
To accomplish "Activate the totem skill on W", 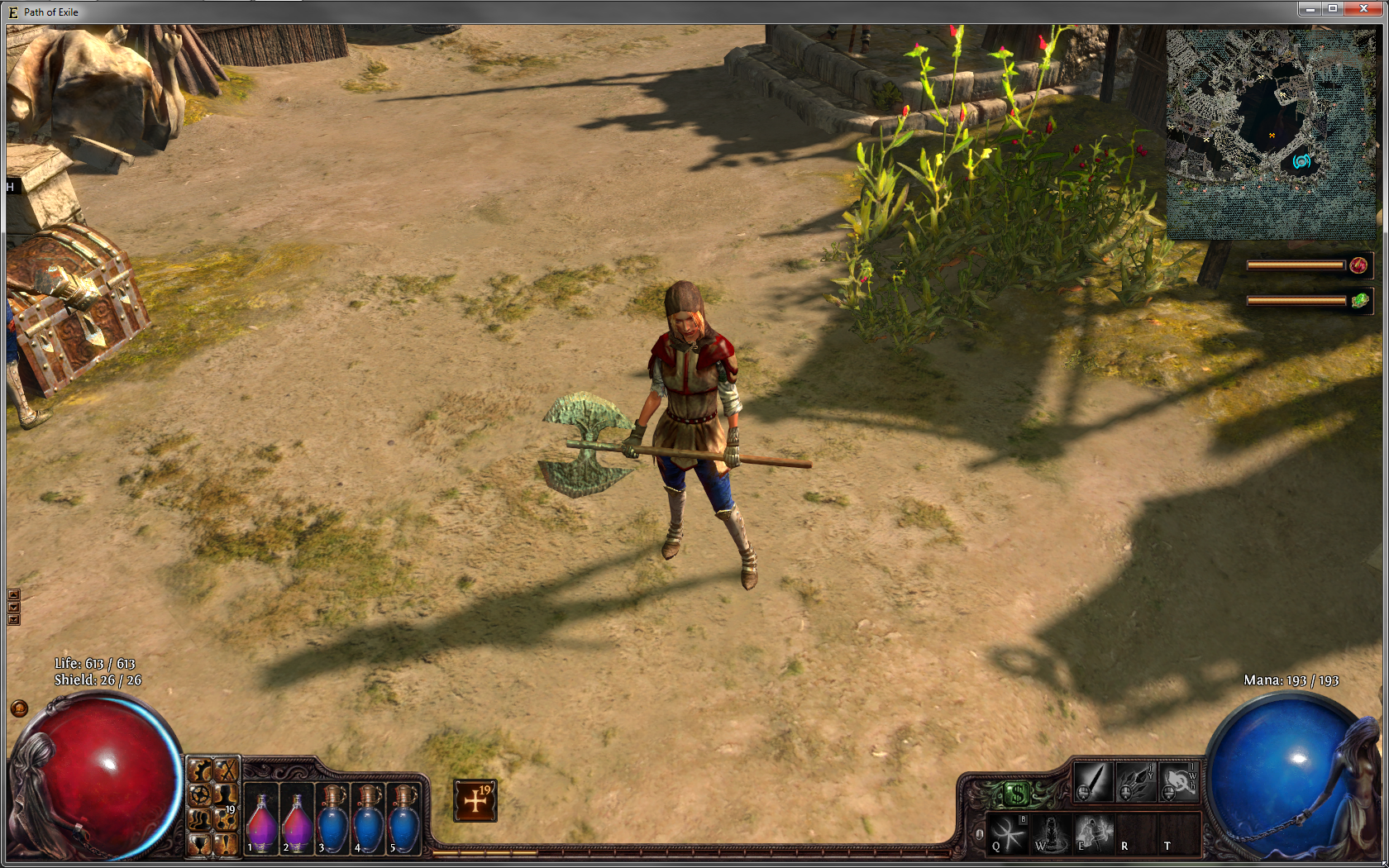I will click(1050, 833).
